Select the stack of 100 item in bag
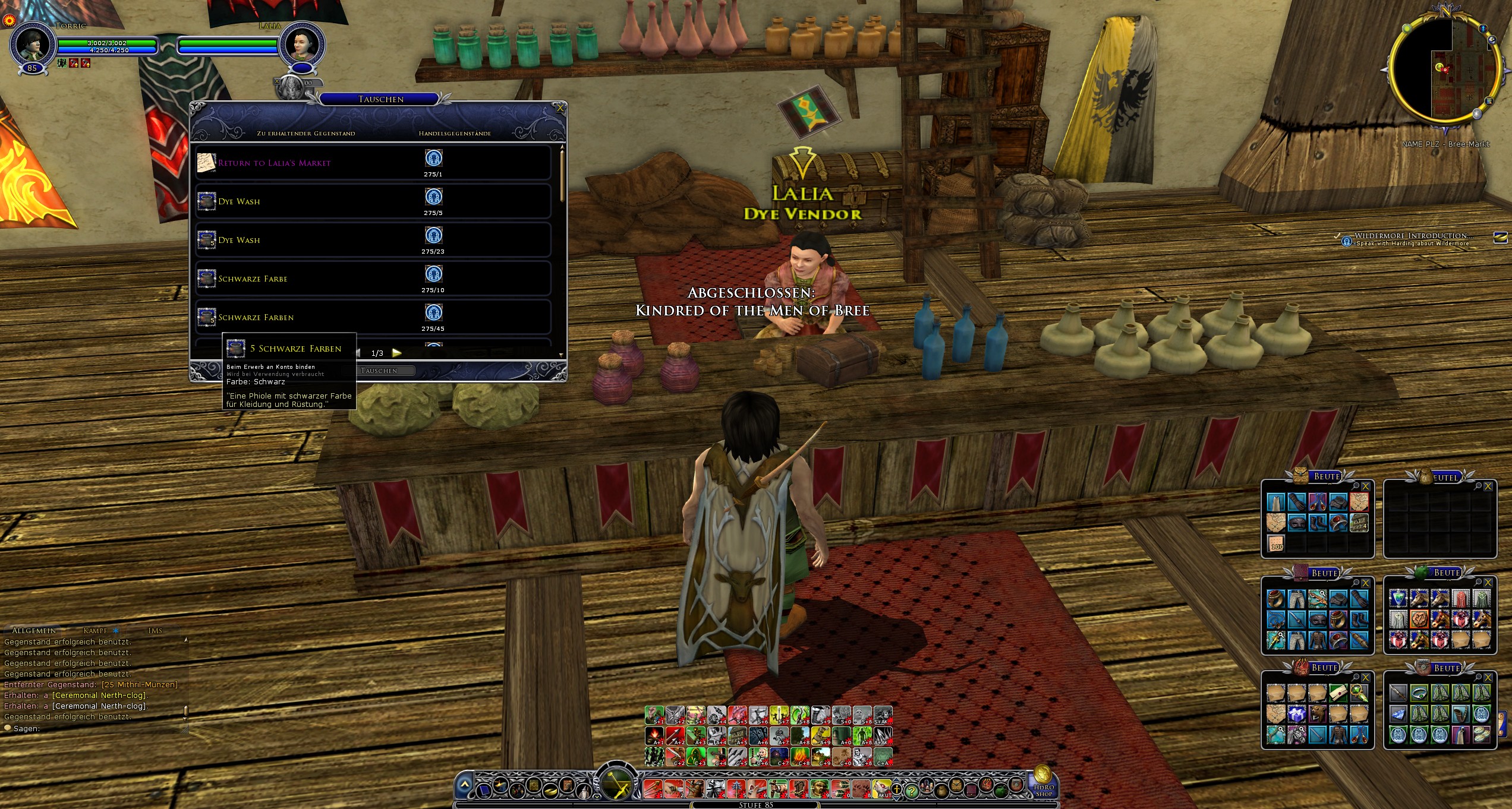Screen dimensions: 1512x809 (x=1276, y=543)
